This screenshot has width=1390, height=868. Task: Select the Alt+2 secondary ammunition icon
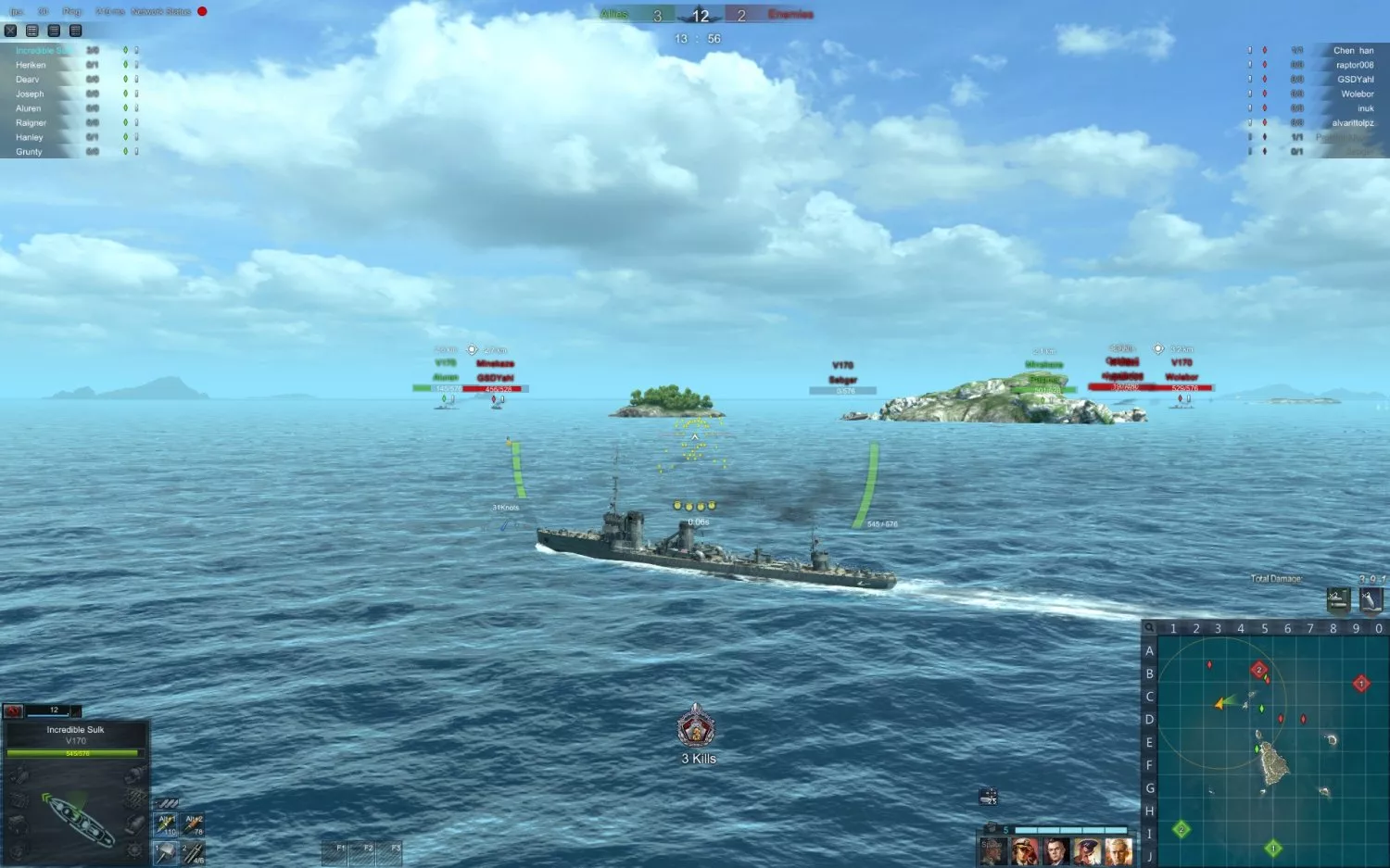(x=192, y=824)
